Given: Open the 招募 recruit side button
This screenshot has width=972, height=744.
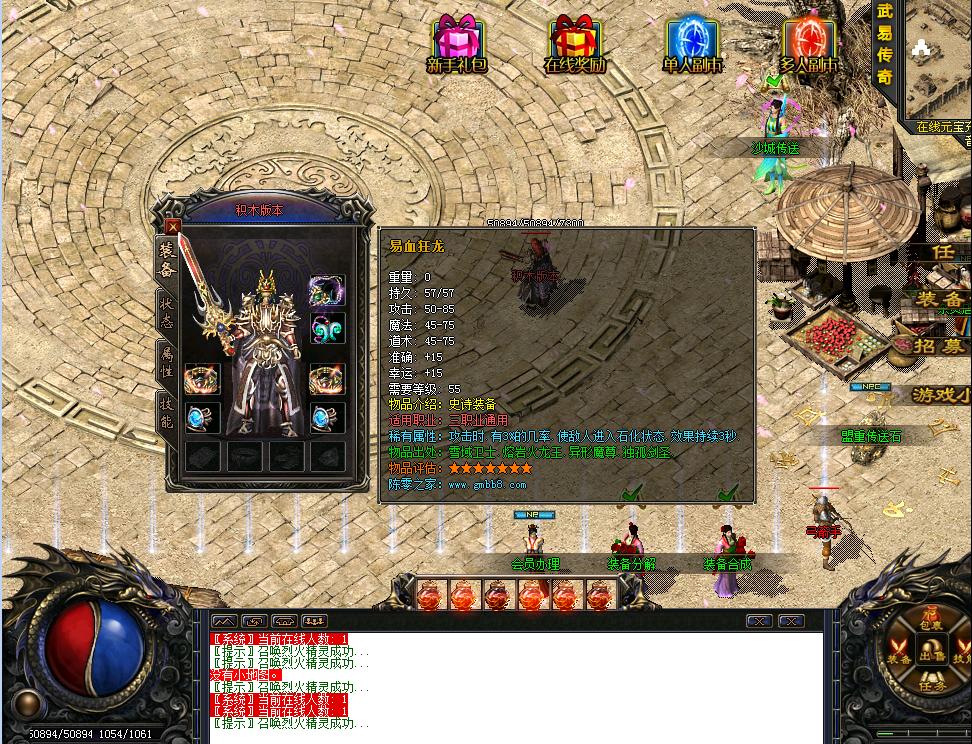Looking at the screenshot, I should point(940,347).
